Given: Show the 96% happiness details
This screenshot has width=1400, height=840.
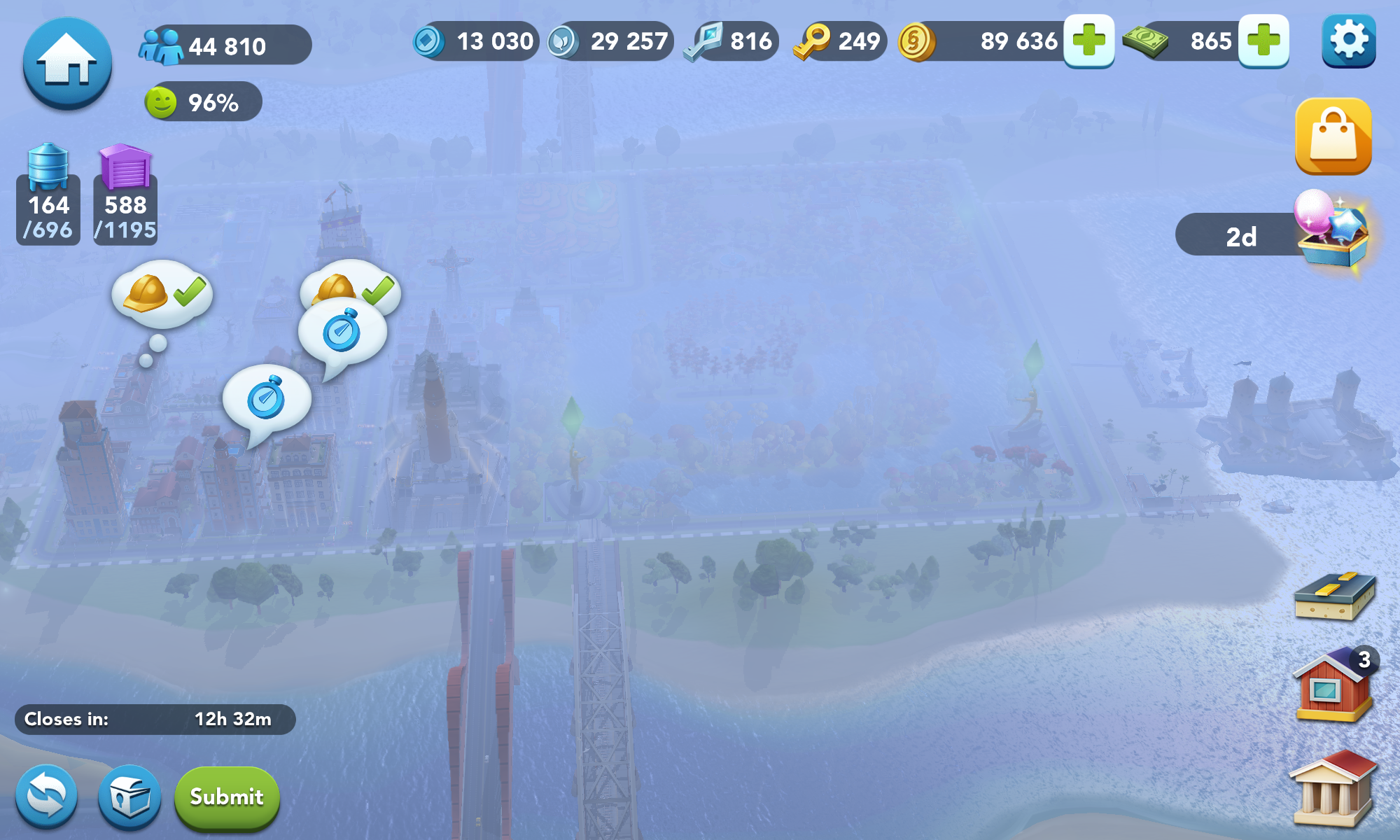Looking at the screenshot, I should point(202,102).
